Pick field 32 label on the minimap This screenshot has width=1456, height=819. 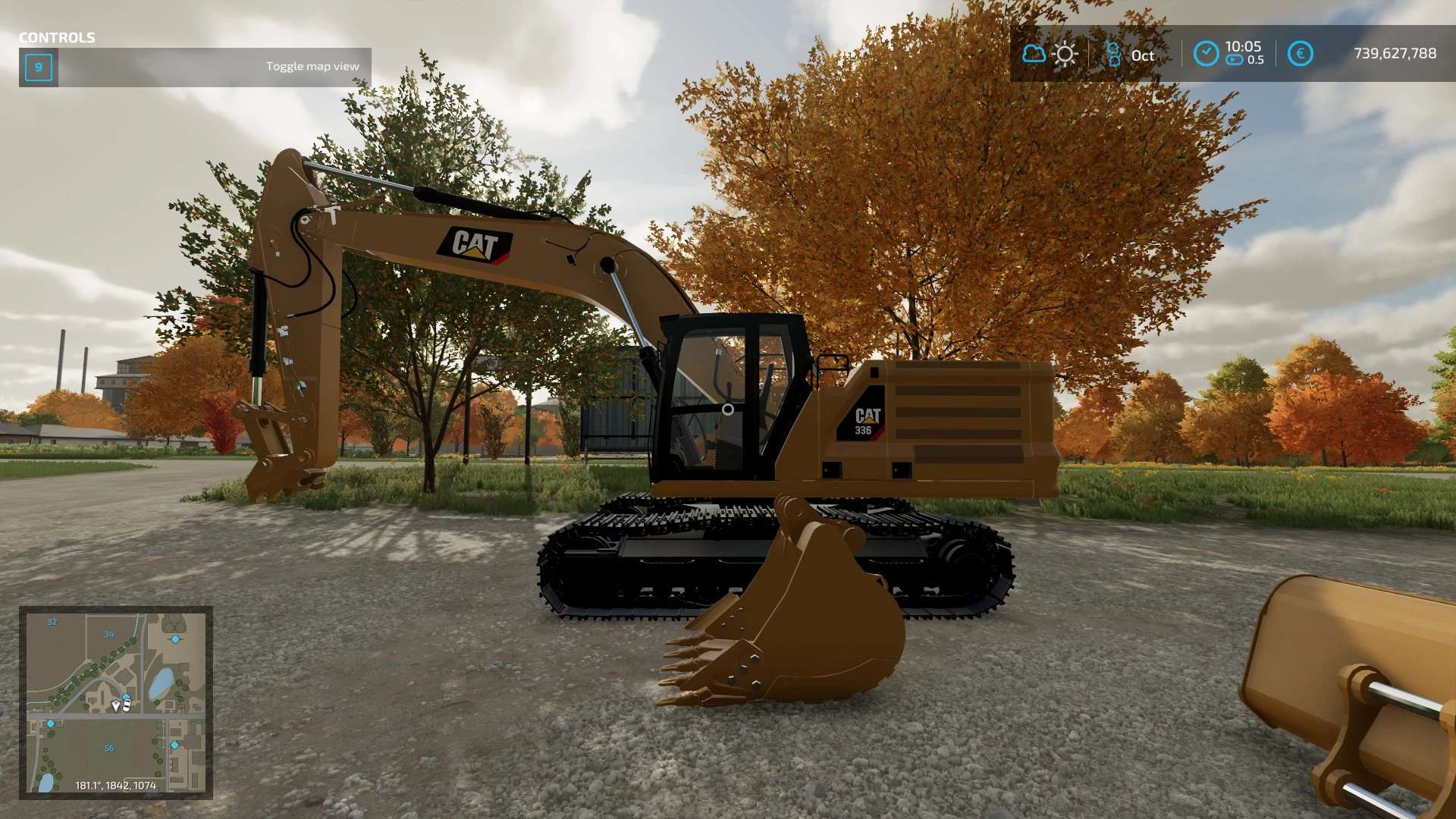[x=52, y=623]
